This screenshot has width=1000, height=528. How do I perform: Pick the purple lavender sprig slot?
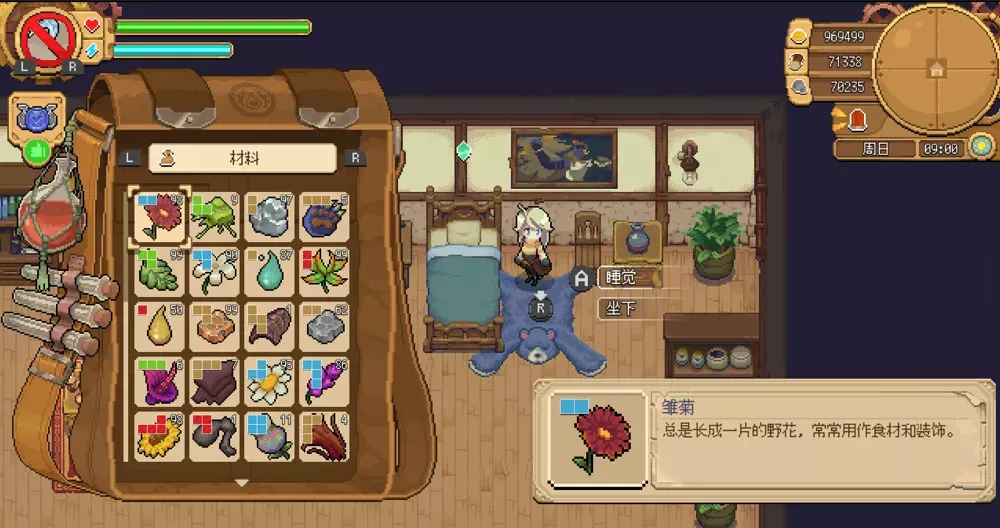coord(324,381)
